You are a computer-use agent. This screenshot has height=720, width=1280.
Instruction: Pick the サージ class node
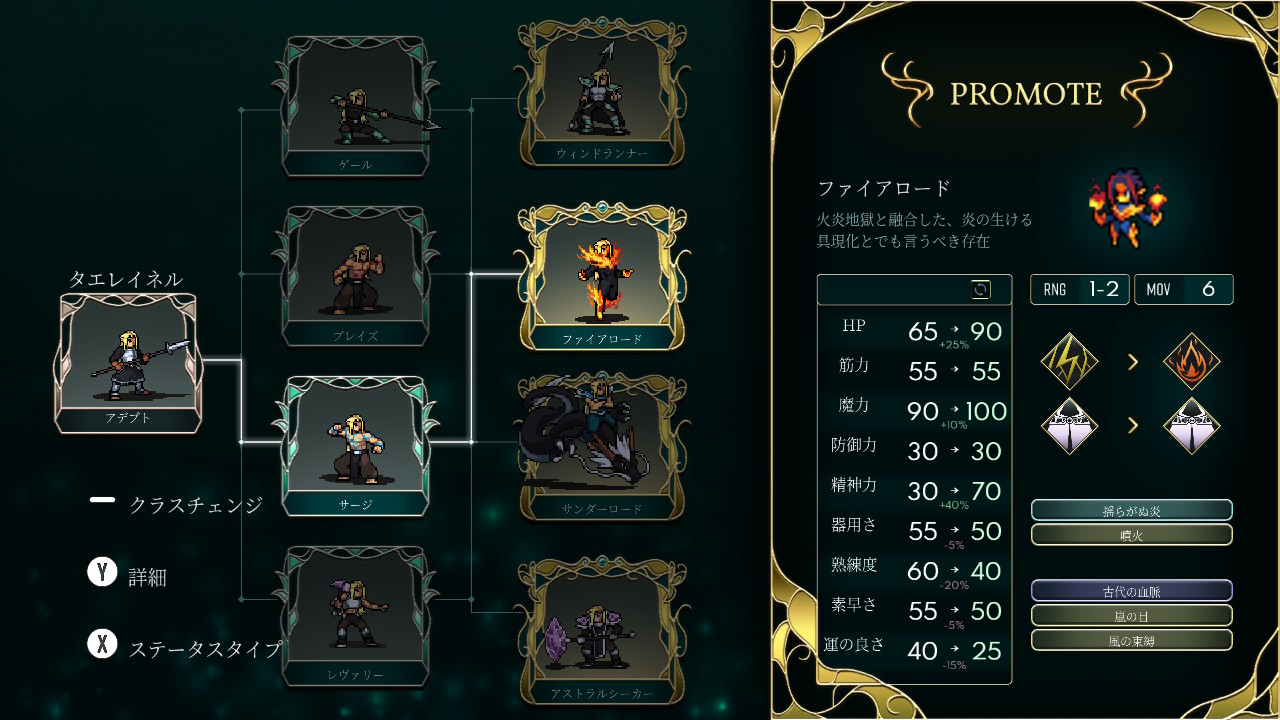[x=356, y=446]
